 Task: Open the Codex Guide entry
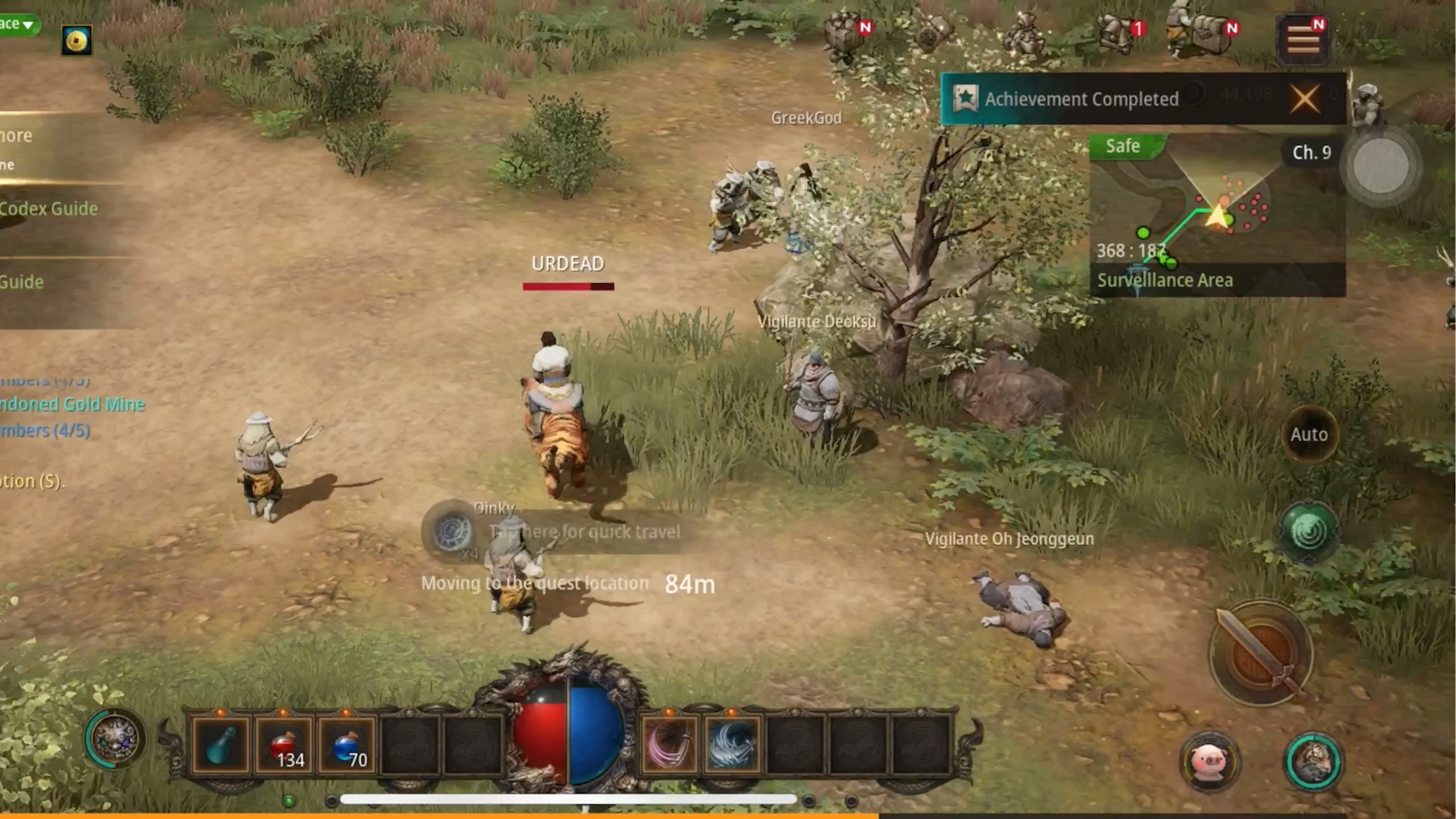49,209
